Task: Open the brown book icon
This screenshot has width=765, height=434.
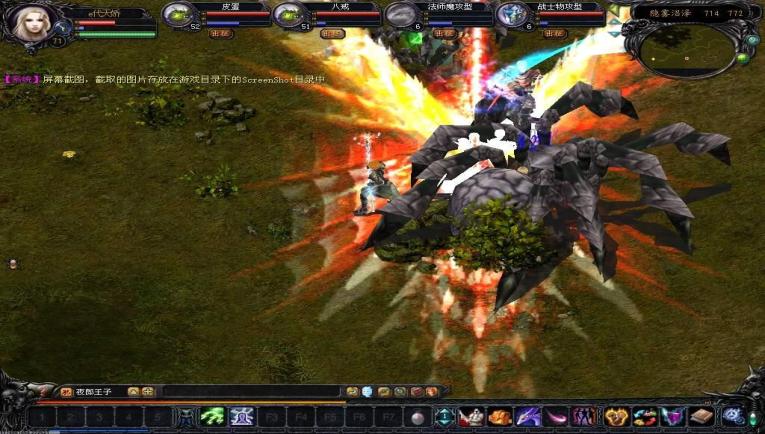Action: tap(701, 417)
